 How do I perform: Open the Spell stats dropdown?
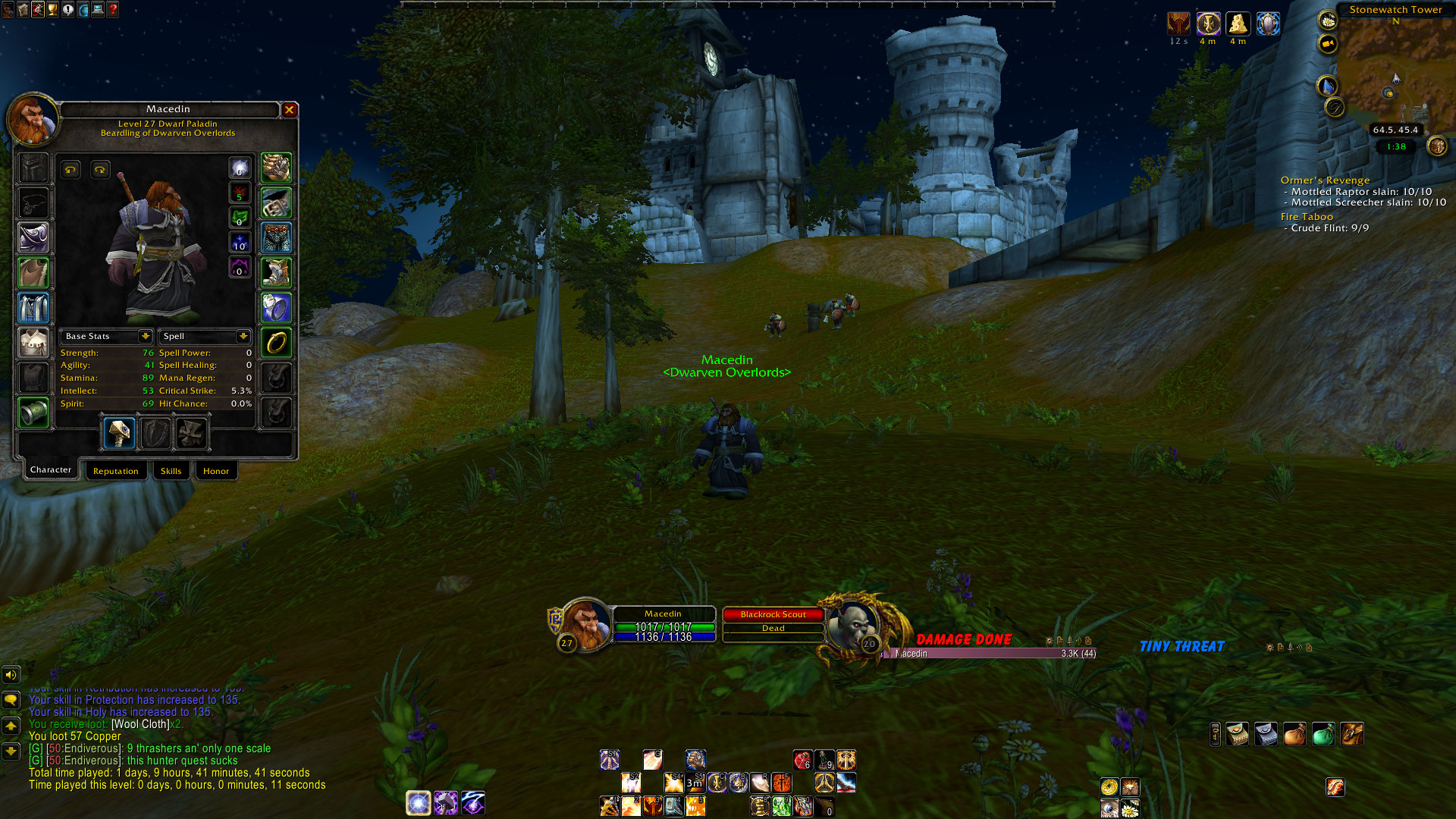(243, 336)
